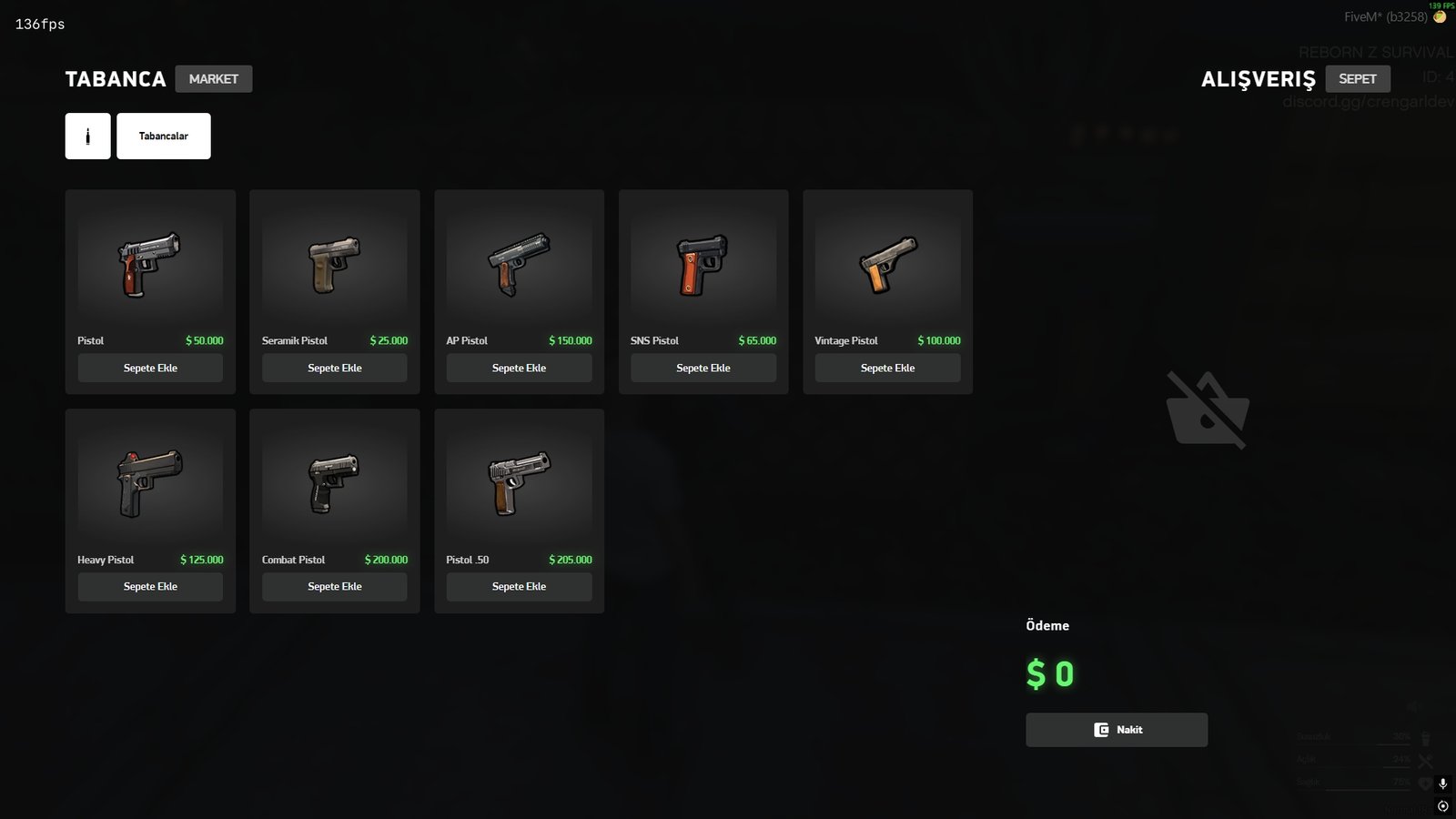Click the FiveM coin icon top right
Image resolution: width=1456 pixels, height=819 pixels.
[x=1441, y=15]
